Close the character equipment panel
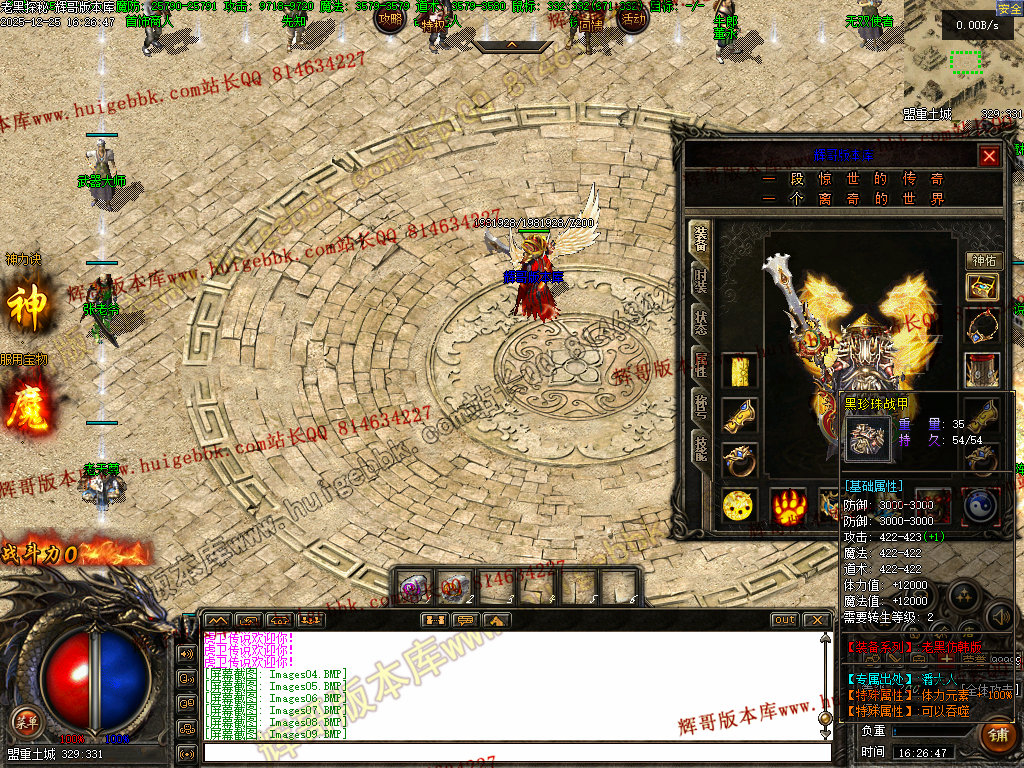 pos(989,156)
